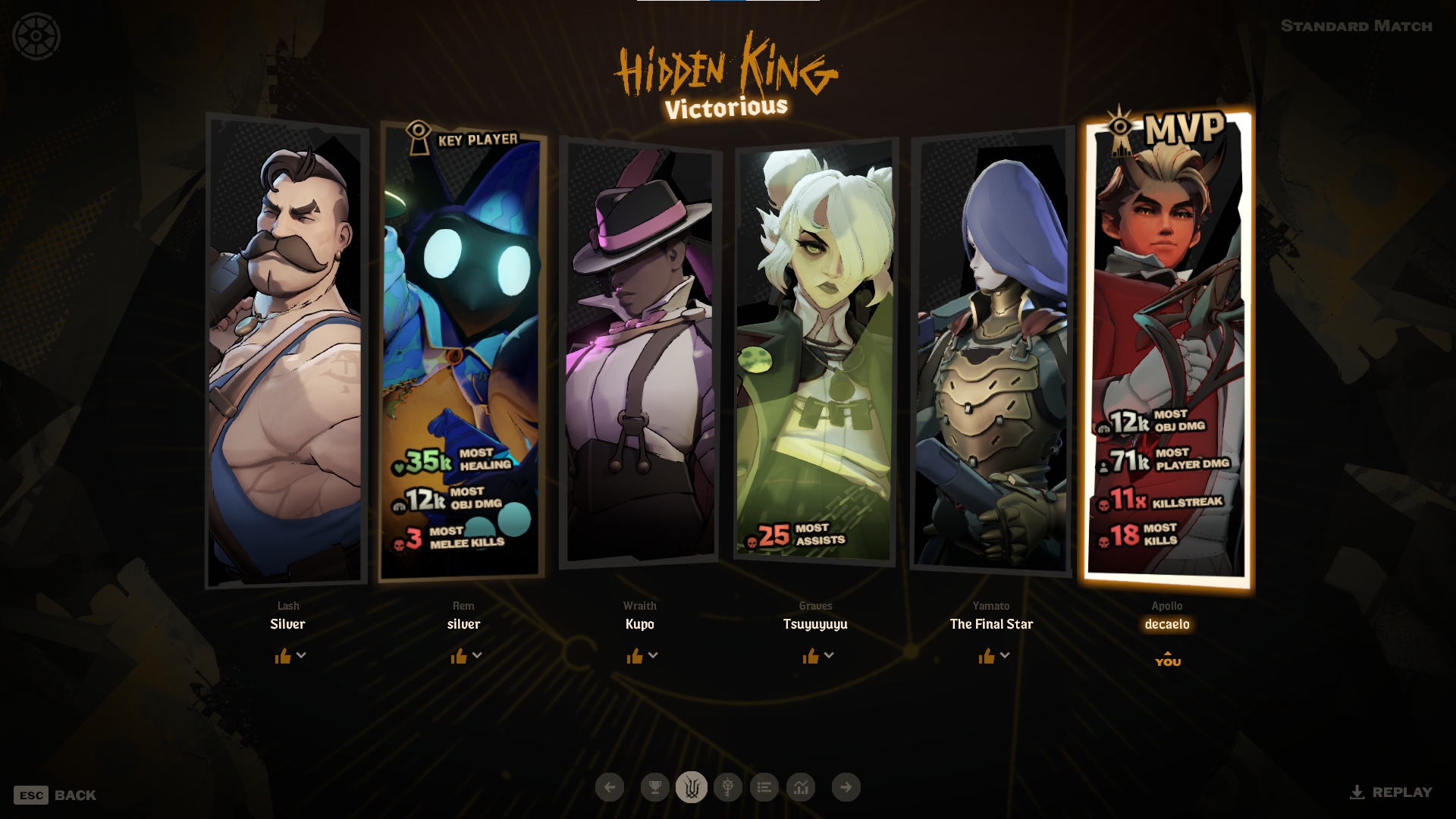
Task: Go back using the ESC Back button
Action: point(55,795)
